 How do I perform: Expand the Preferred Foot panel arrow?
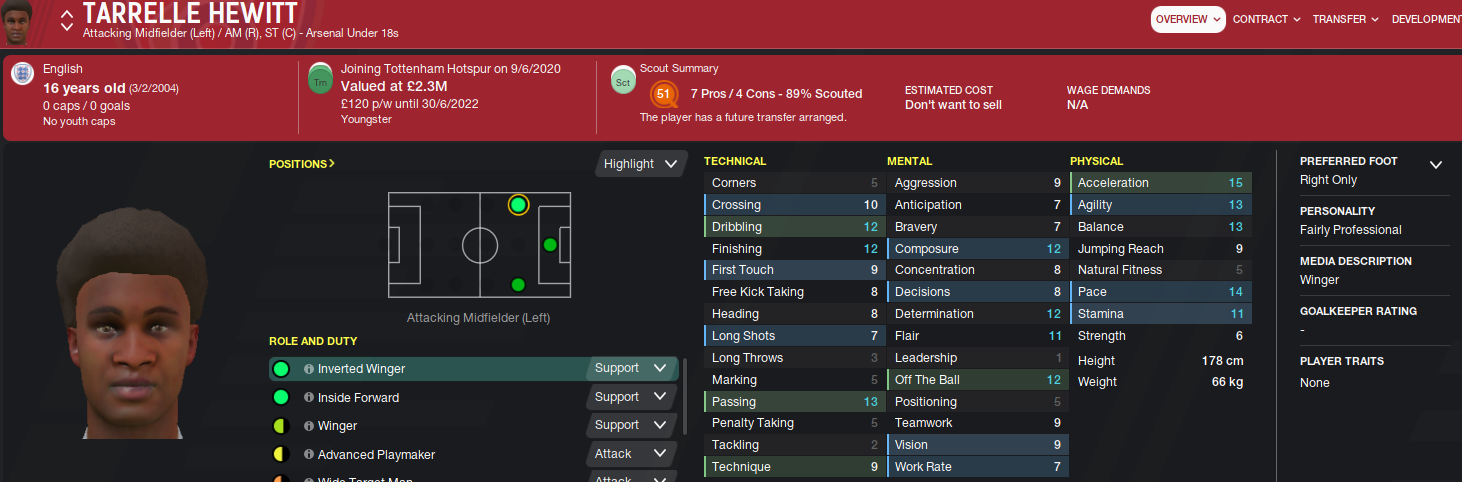pyautogui.click(x=1436, y=165)
